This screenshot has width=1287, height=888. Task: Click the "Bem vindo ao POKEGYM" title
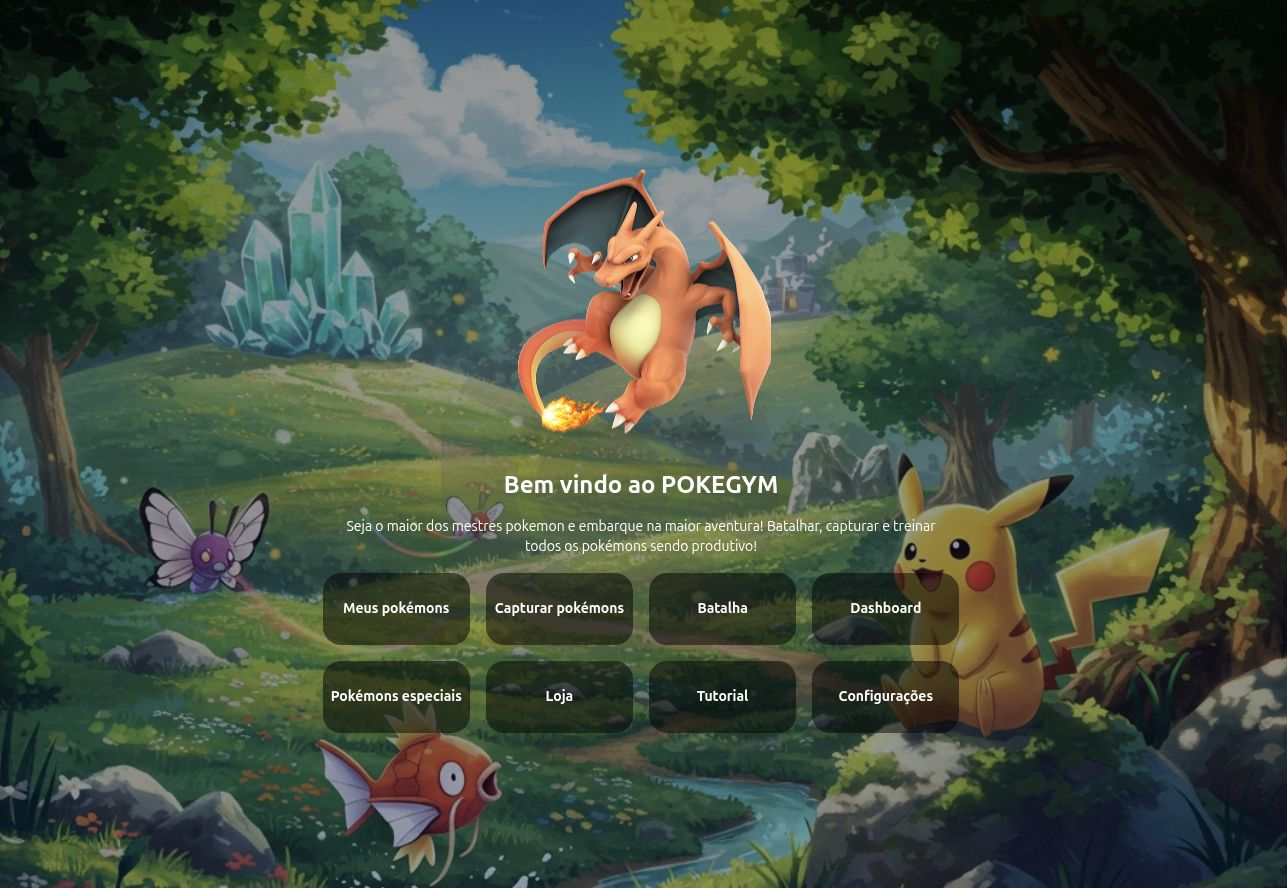pos(641,484)
